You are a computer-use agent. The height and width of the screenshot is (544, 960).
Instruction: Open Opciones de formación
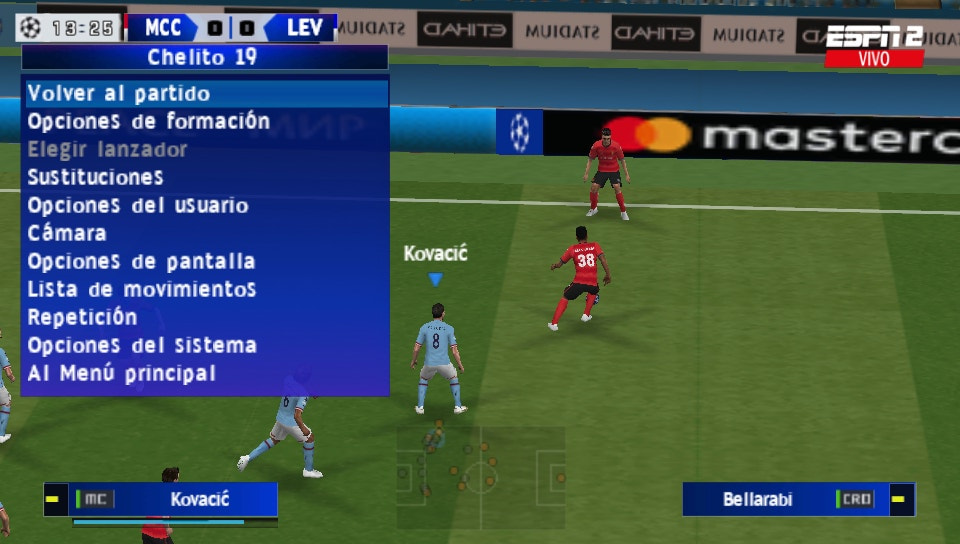click(148, 122)
